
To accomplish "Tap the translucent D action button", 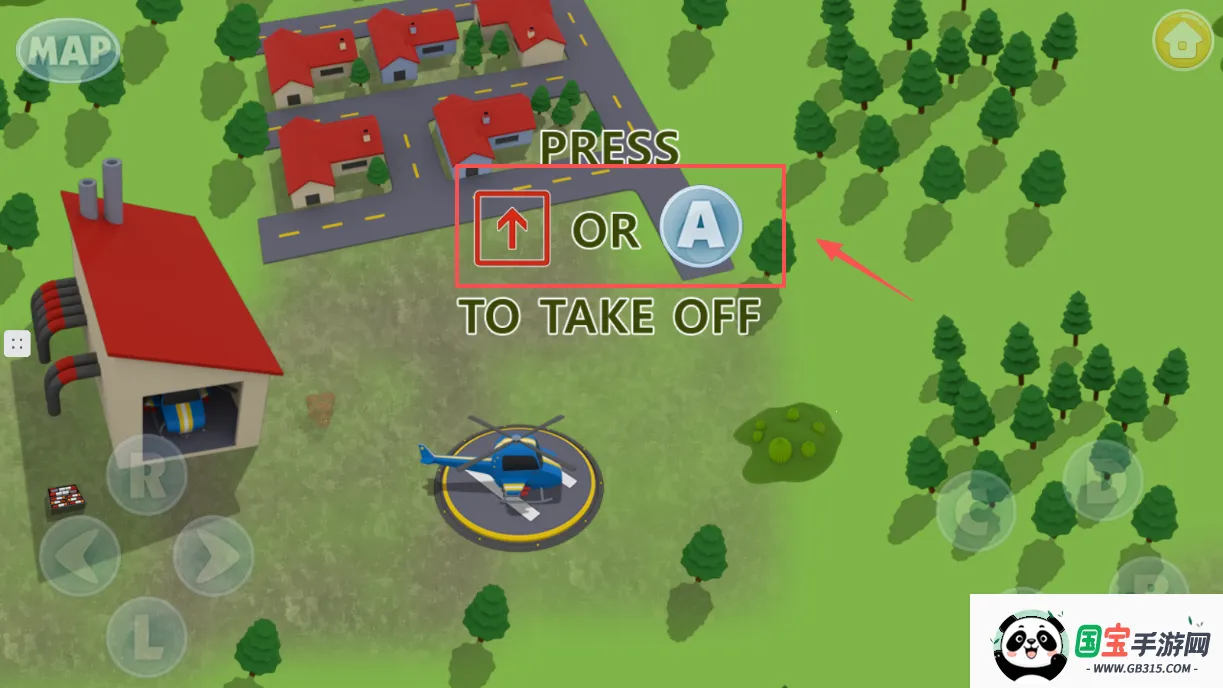I will tap(1103, 481).
